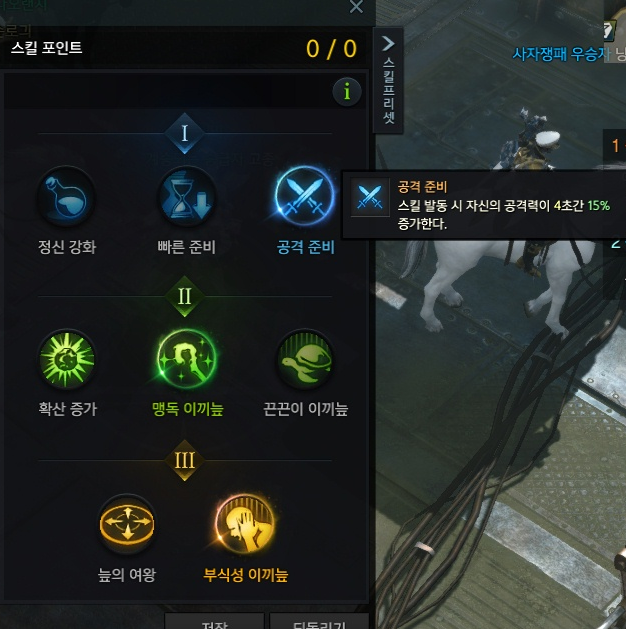Screen dimensions: 626x629
Task: Open the green info button
Action: [346, 92]
